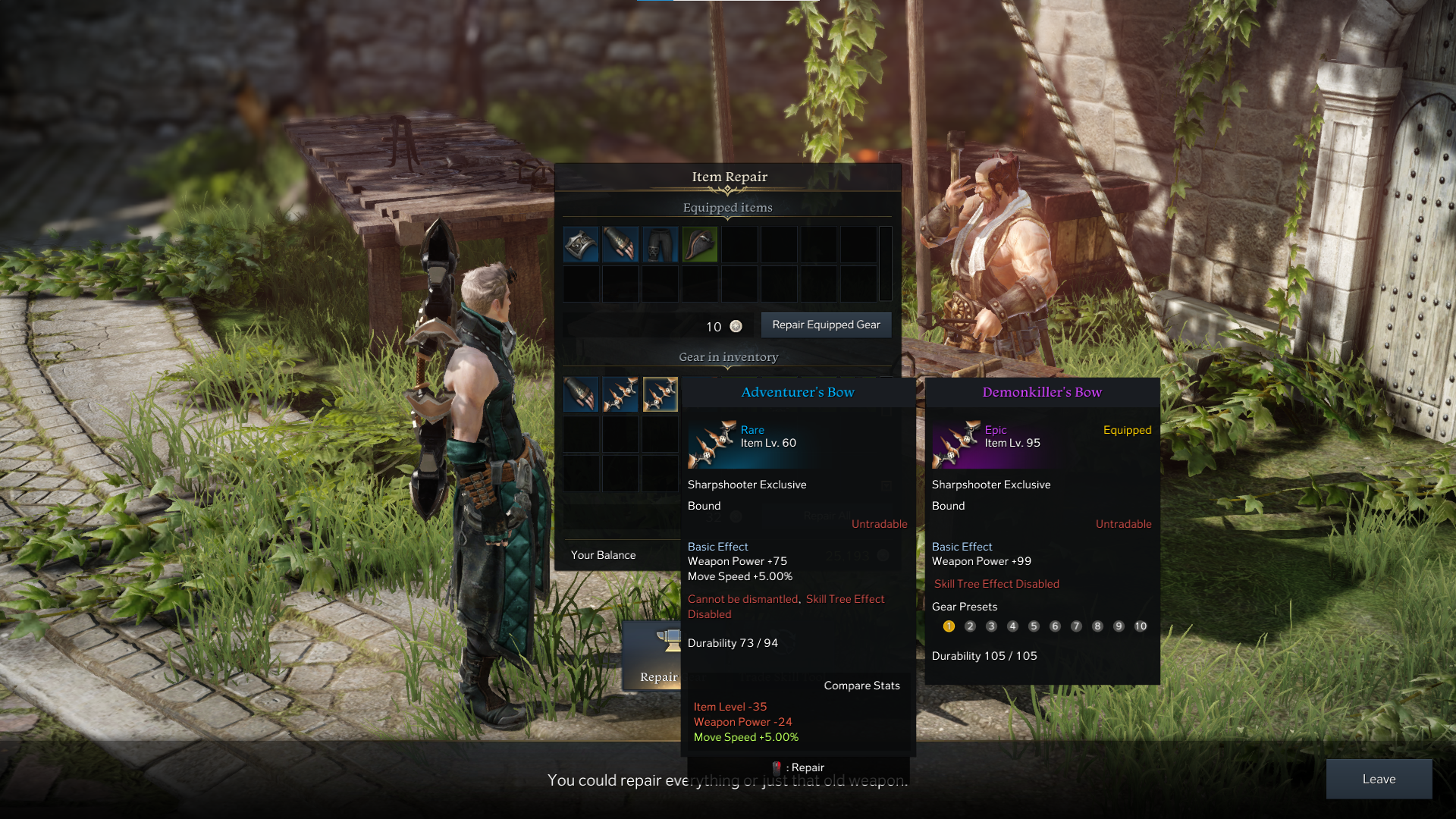
Task: Select the gloves icon under Gear in inventory
Action: (x=581, y=395)
